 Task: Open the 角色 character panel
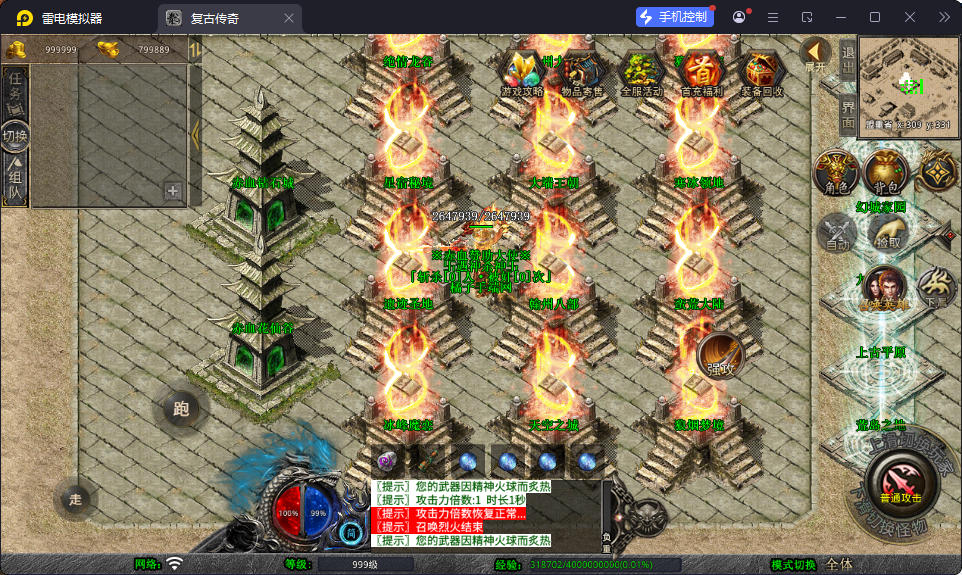[834, 172]
